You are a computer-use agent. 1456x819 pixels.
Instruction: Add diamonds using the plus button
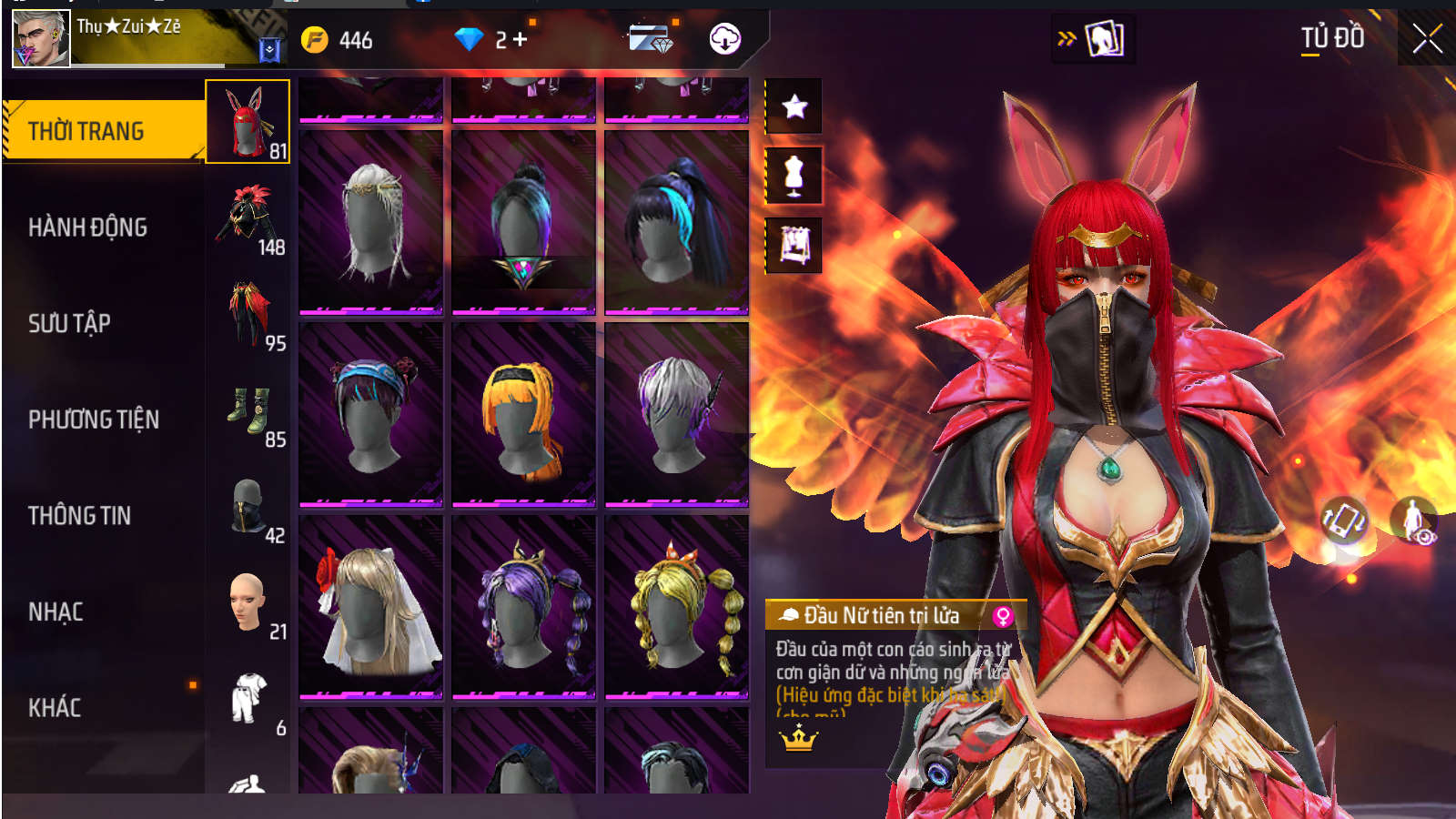pos(521,39)
